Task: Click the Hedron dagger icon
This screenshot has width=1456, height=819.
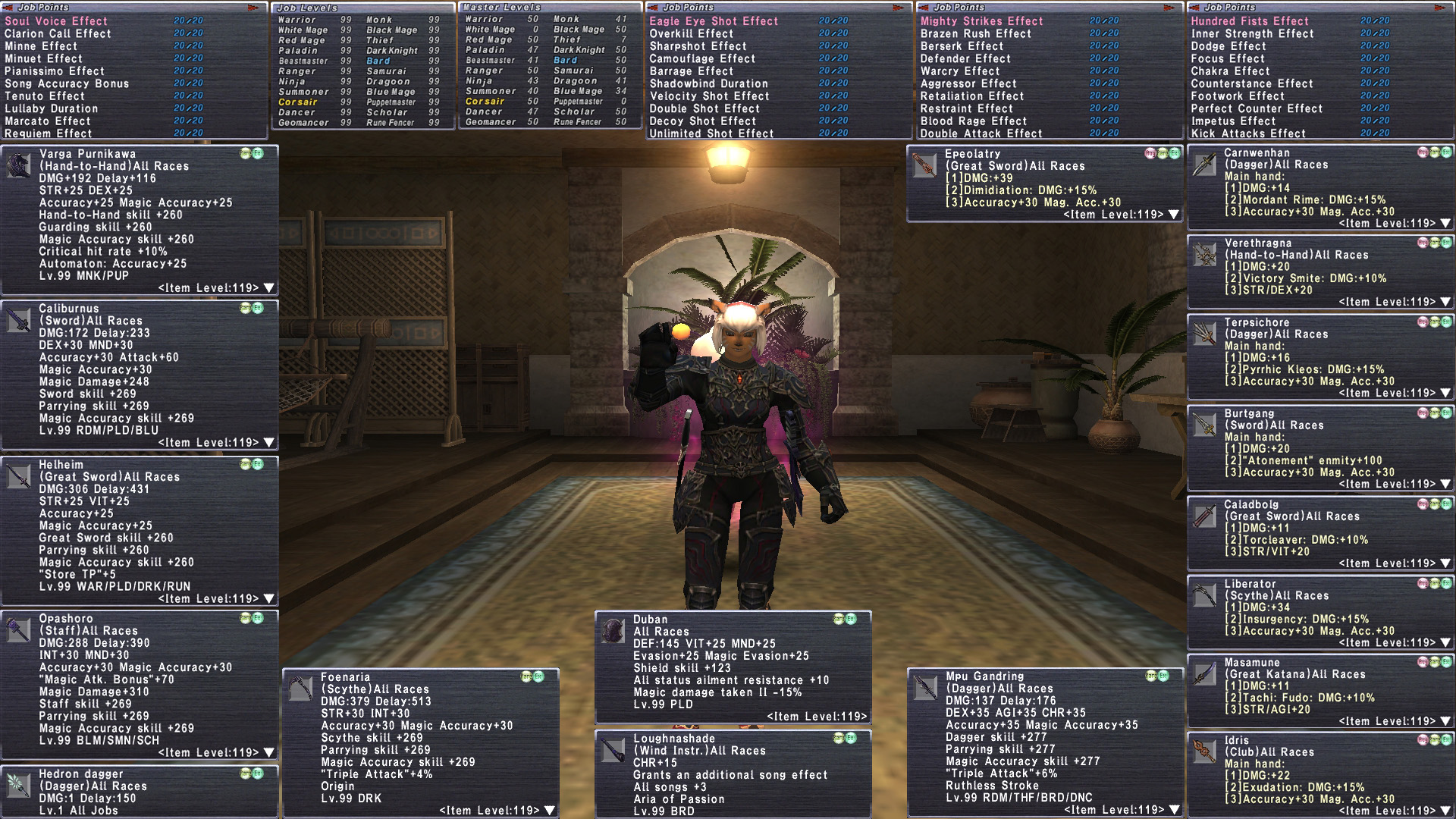Action: pos(19,786)
